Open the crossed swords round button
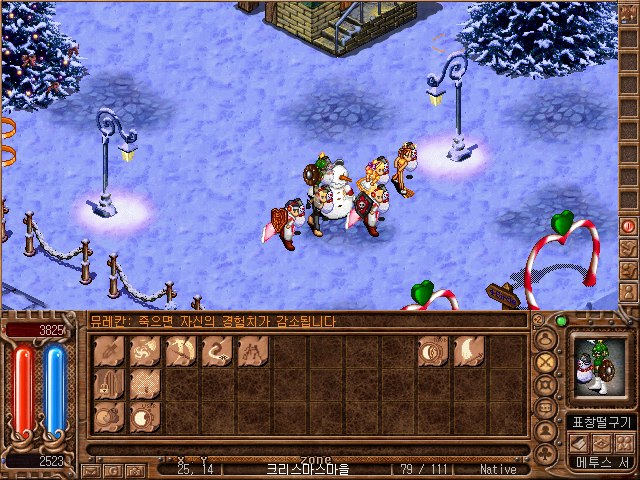Viewport: 640px width, 480px height. [x=546, y=361]
